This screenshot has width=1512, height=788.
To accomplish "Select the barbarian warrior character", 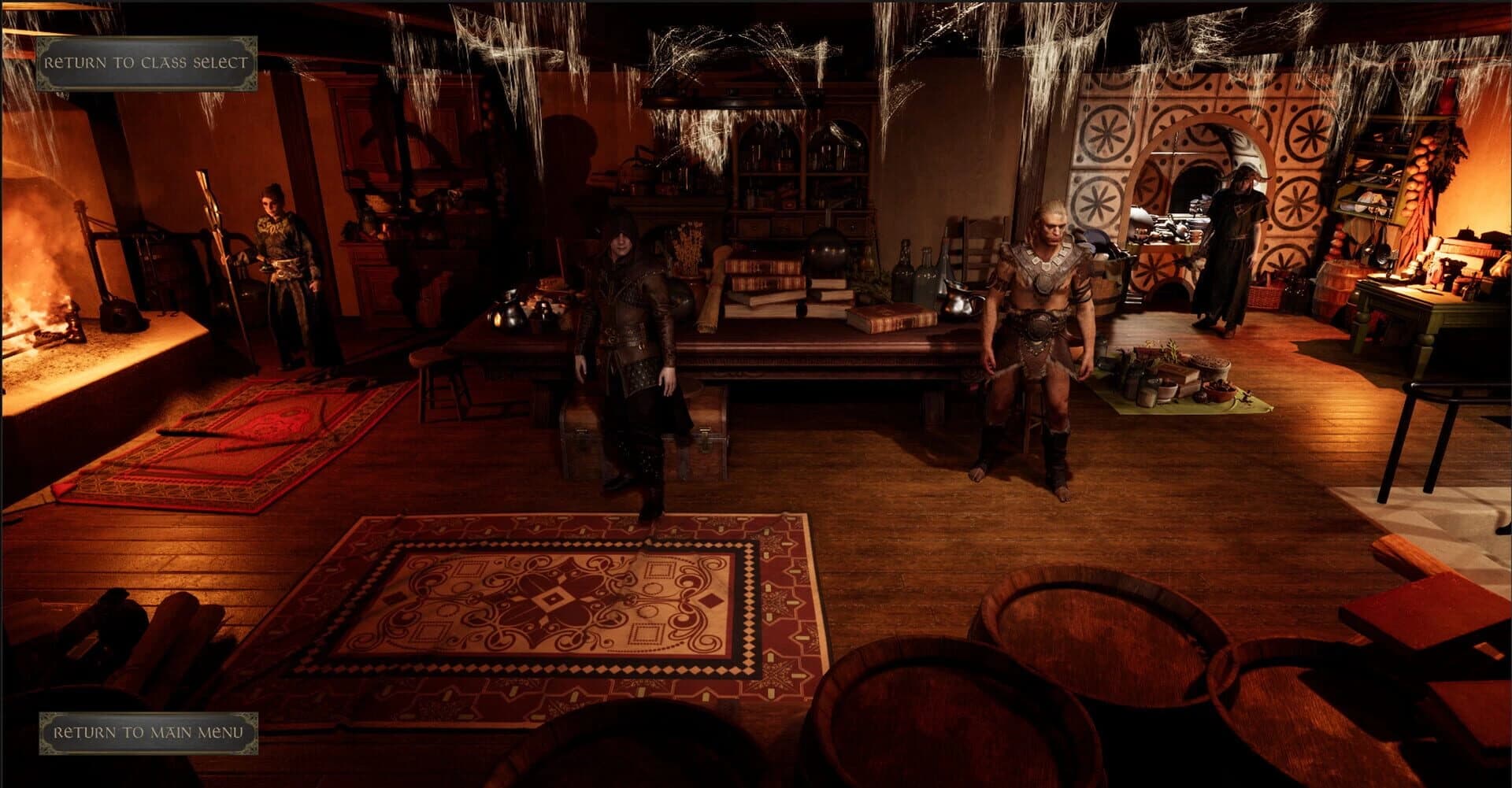I will click(x=1039, y=331).
